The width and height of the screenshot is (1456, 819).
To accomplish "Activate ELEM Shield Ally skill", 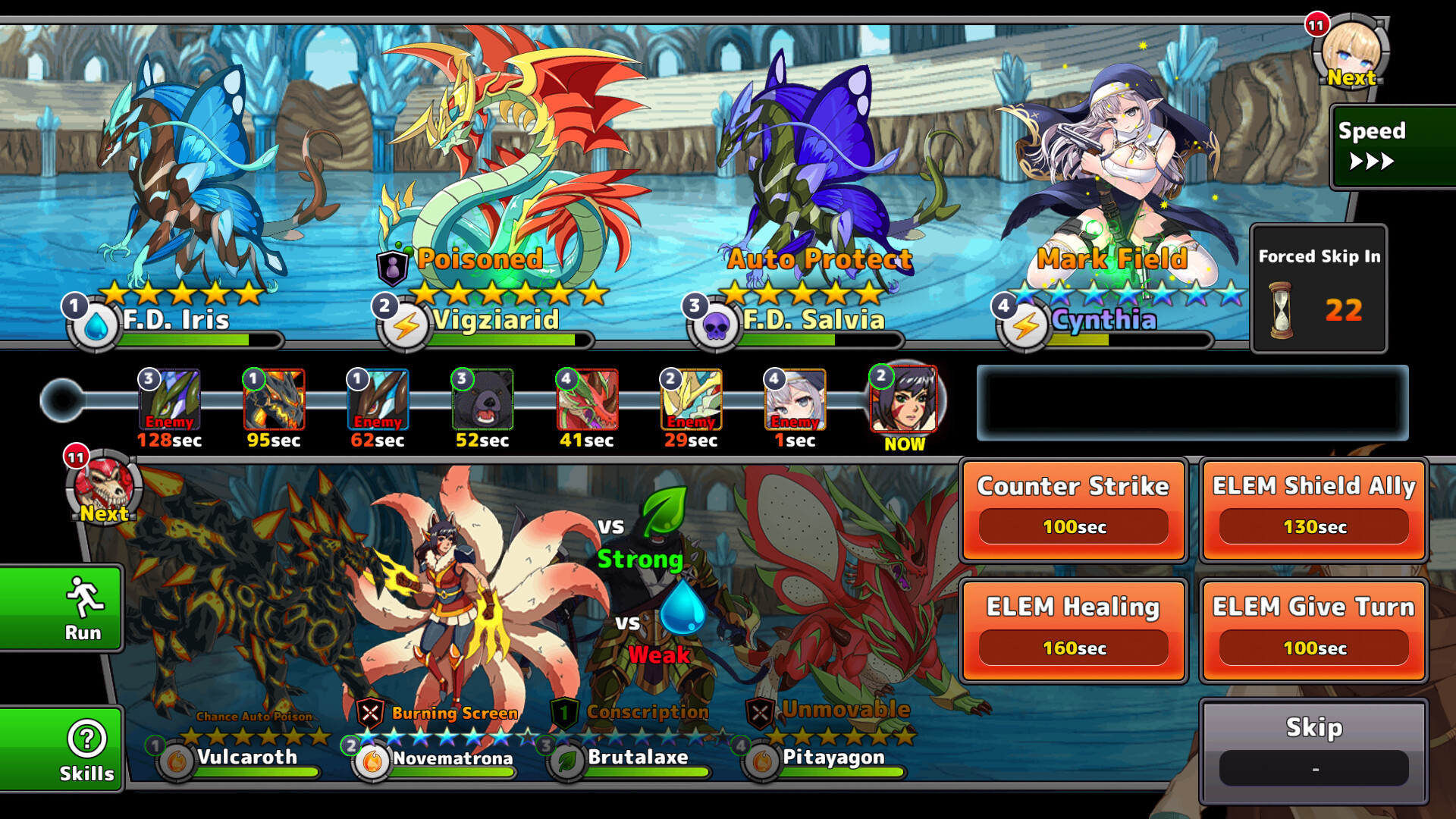I will pyautogui.click(x=1313, y=510).
